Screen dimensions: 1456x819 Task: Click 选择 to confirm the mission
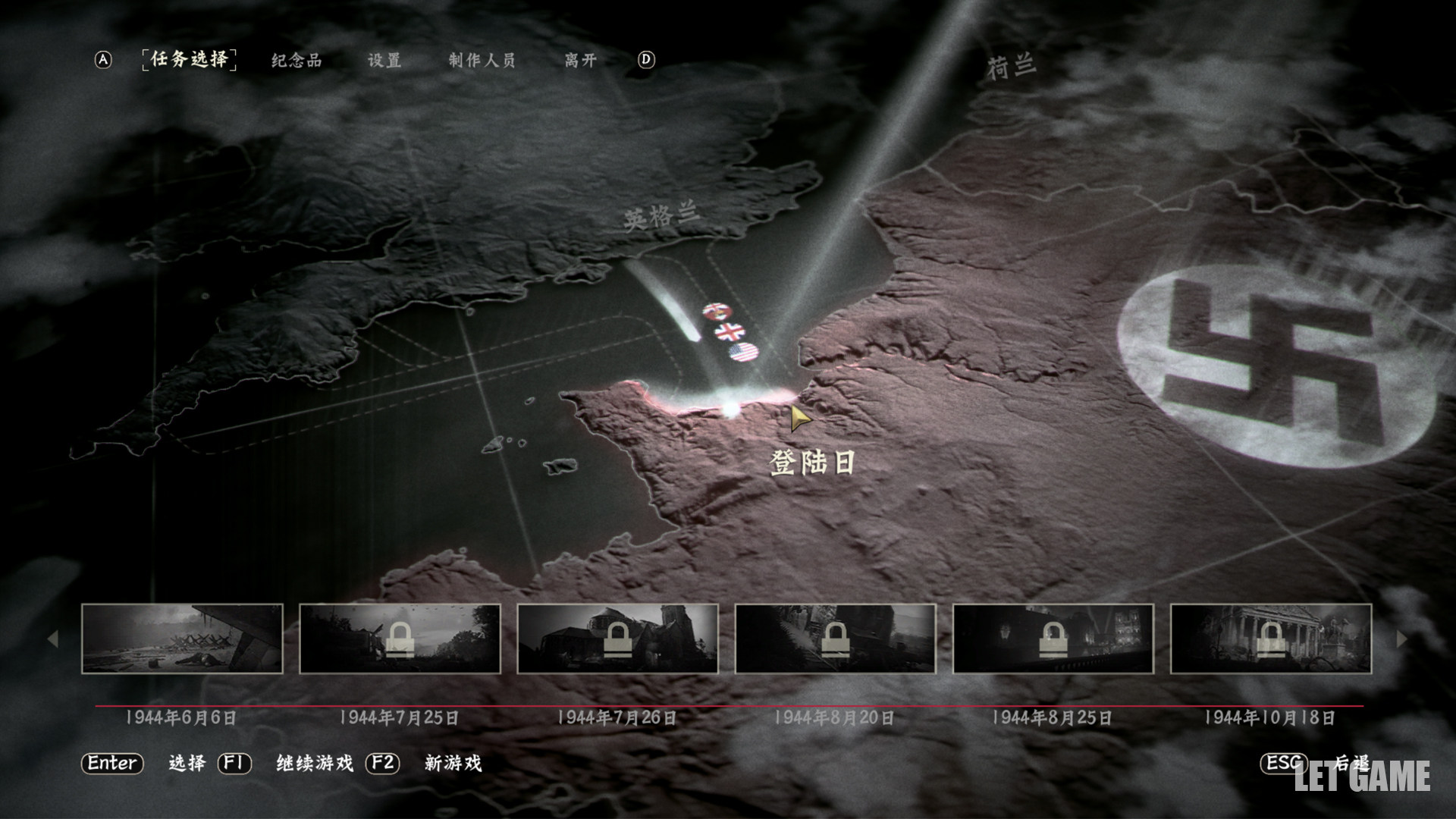click(187, 763)
